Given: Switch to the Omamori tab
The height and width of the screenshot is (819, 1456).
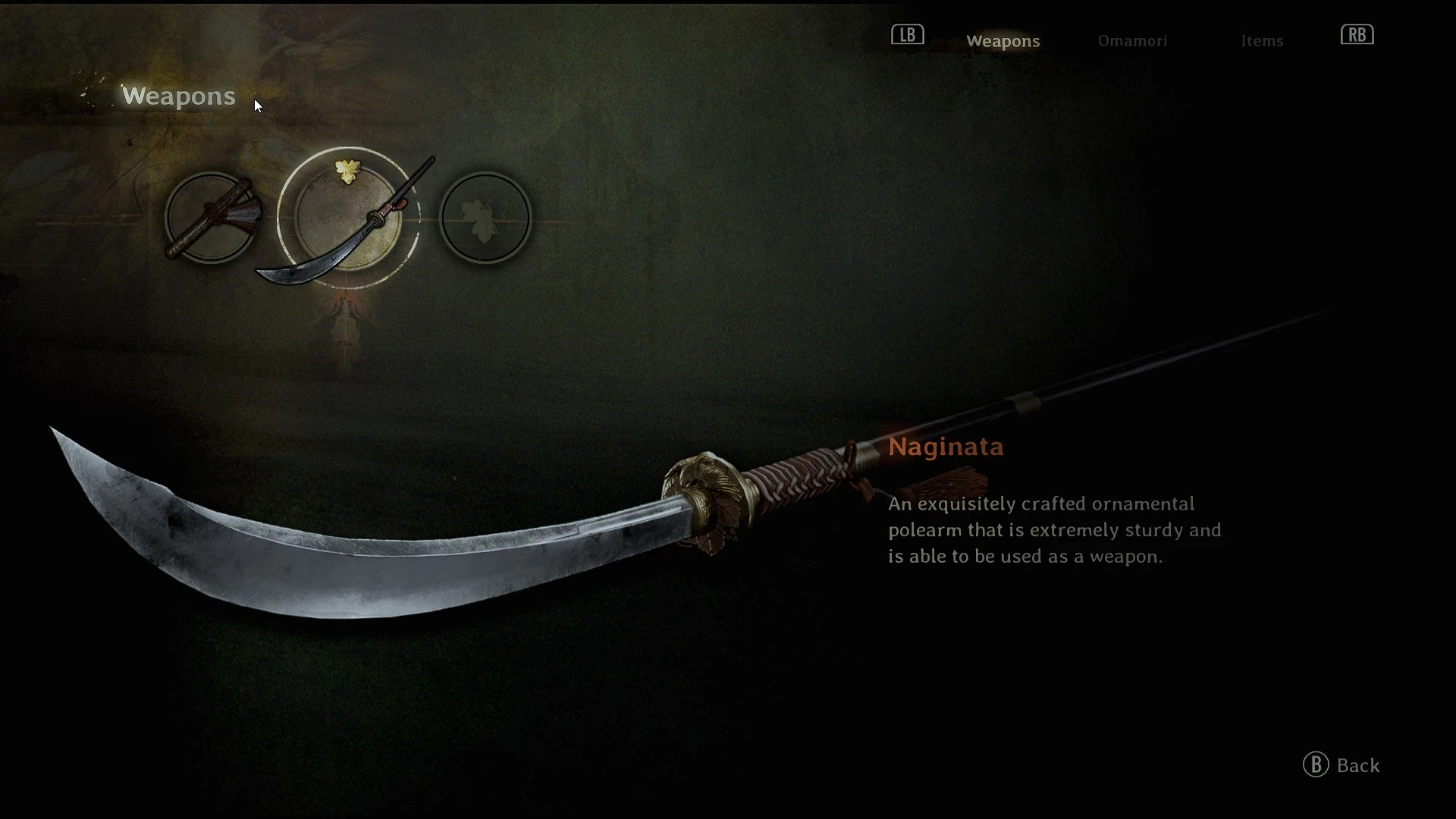Looking at the screenshot, I should click(1132, 41).
